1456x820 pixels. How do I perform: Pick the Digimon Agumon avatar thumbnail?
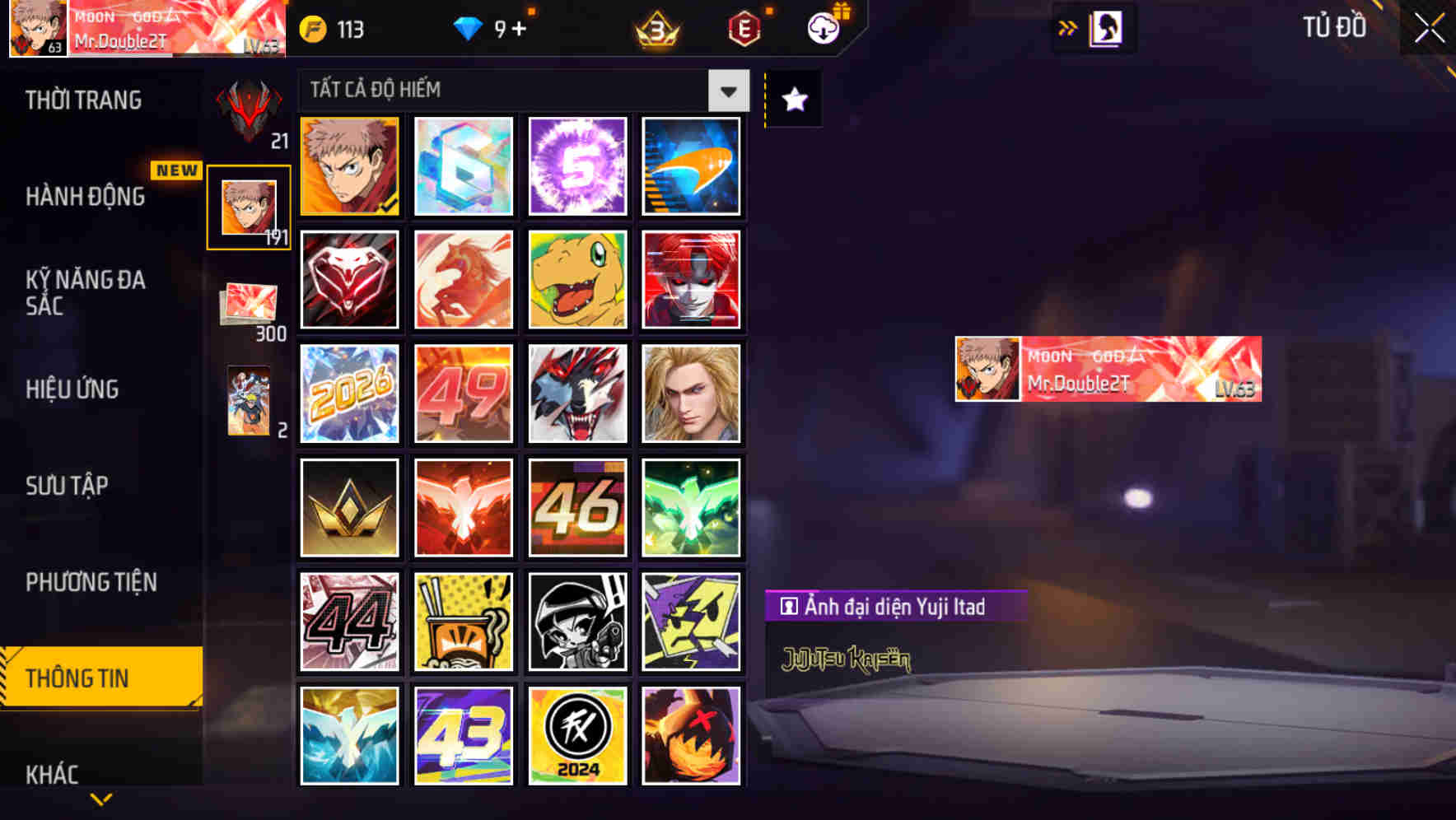click(x=577, y=280)
